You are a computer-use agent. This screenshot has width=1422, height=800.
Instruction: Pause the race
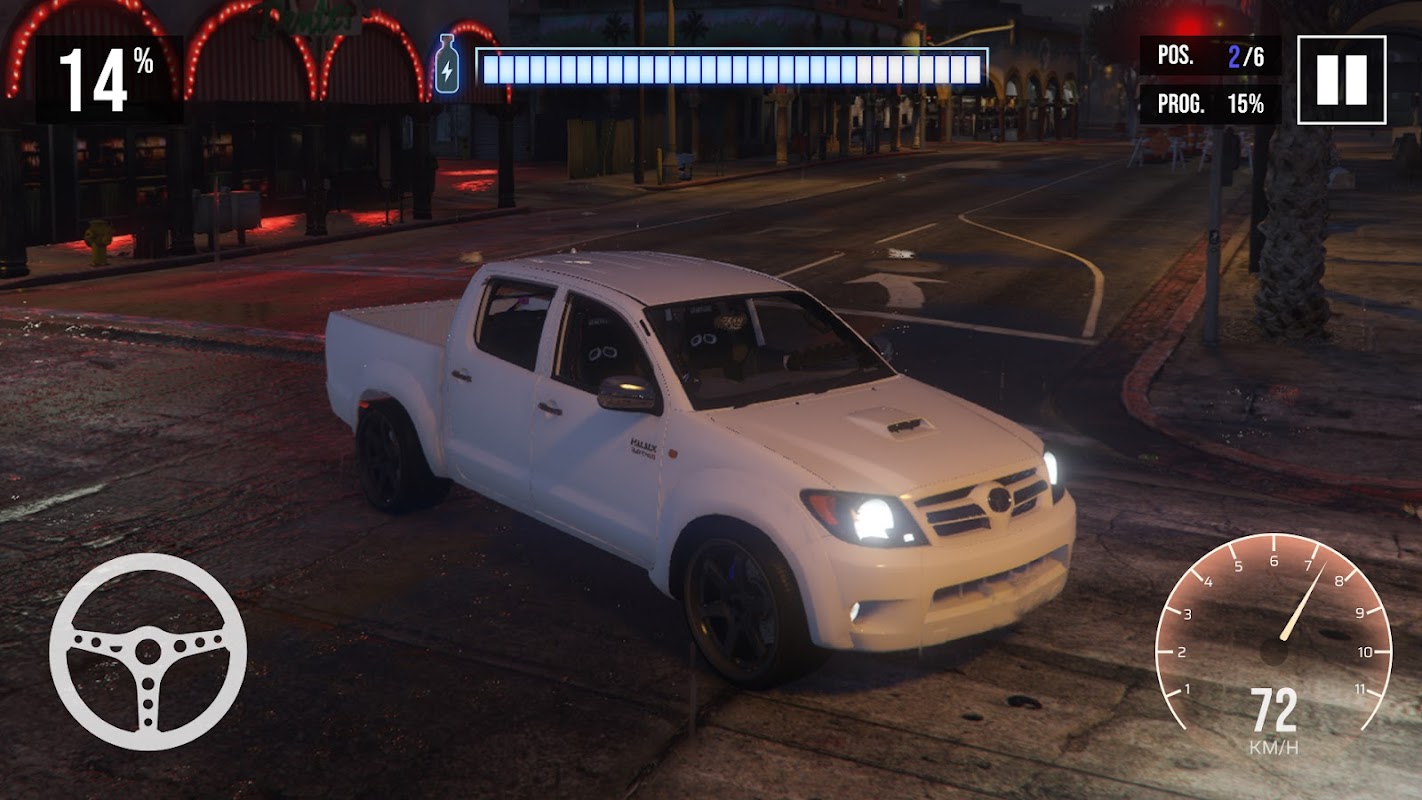tap(1341, 80)
